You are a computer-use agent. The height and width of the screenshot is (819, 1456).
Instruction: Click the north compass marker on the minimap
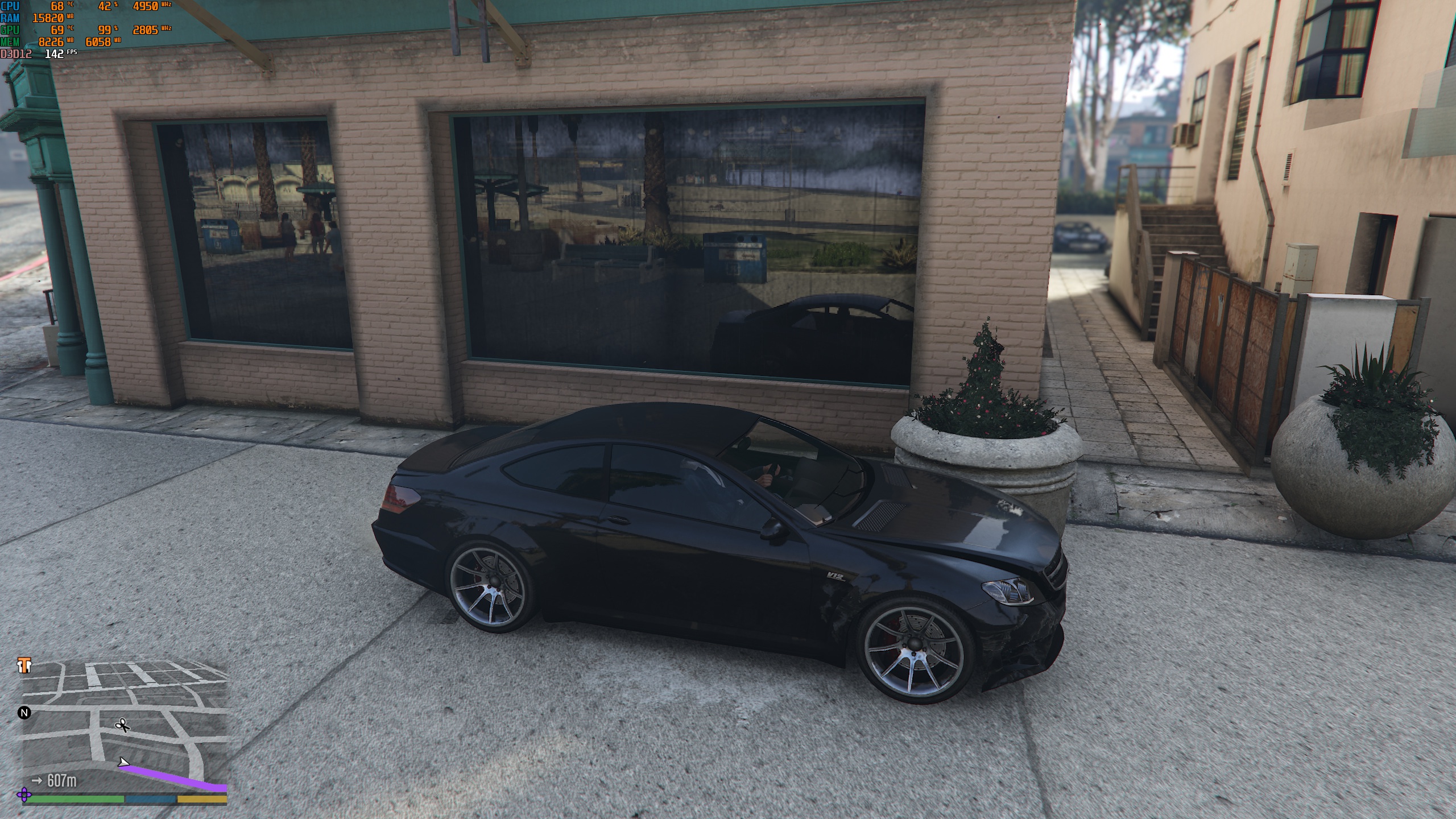pyautogui.click(x=24, y=713)
